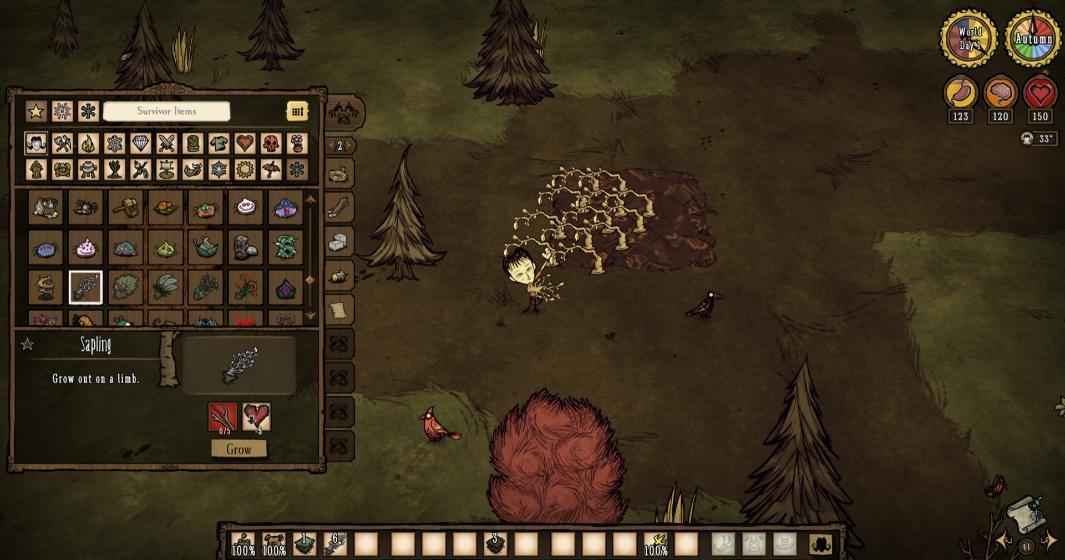Click the twigs ingredient icon
The width and height of the screenshot is (1065, 560).
(x=223, y=416)
